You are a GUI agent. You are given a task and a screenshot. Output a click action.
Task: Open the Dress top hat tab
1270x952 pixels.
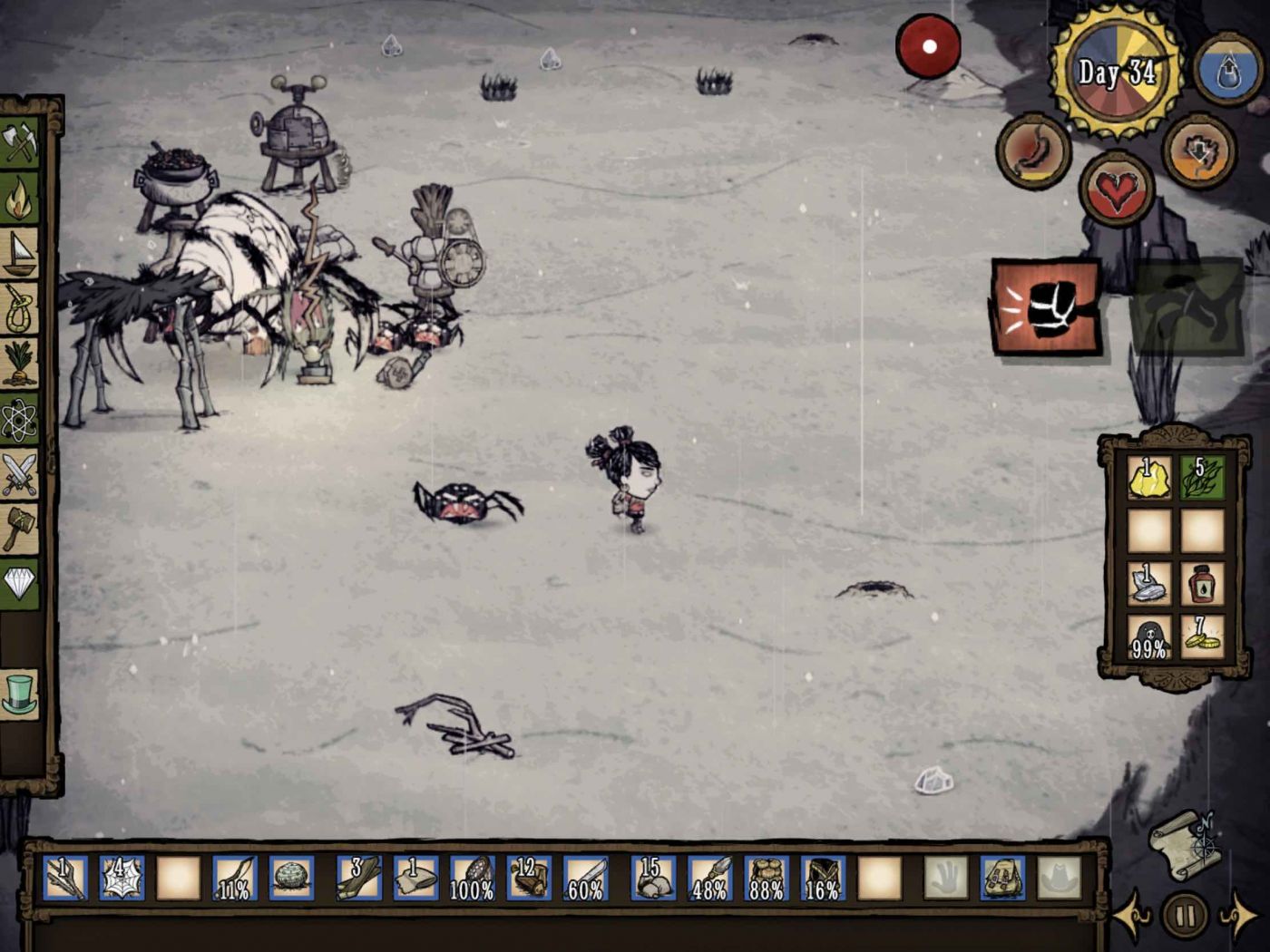click(x=20, y=694)
